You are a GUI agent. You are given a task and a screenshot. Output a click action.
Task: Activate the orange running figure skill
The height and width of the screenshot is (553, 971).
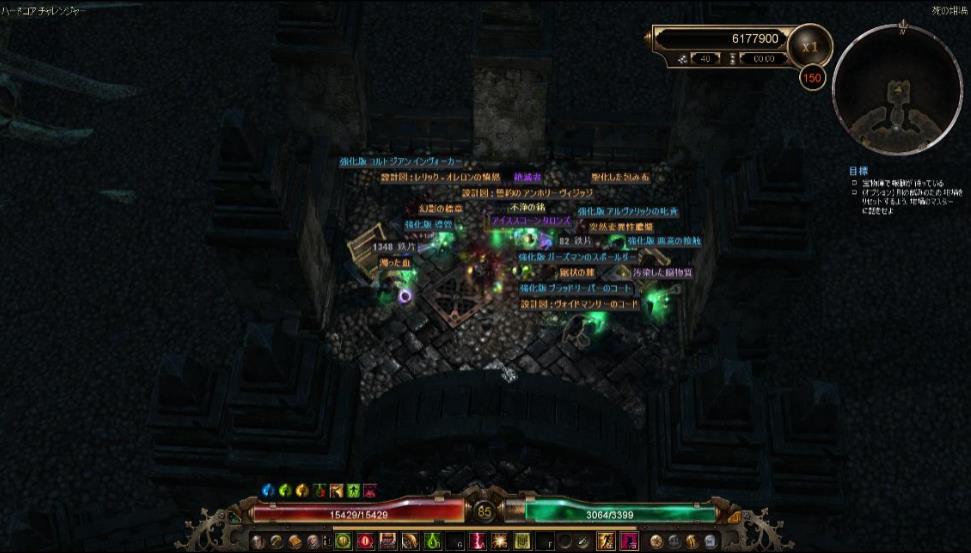(x=604, y=541)
